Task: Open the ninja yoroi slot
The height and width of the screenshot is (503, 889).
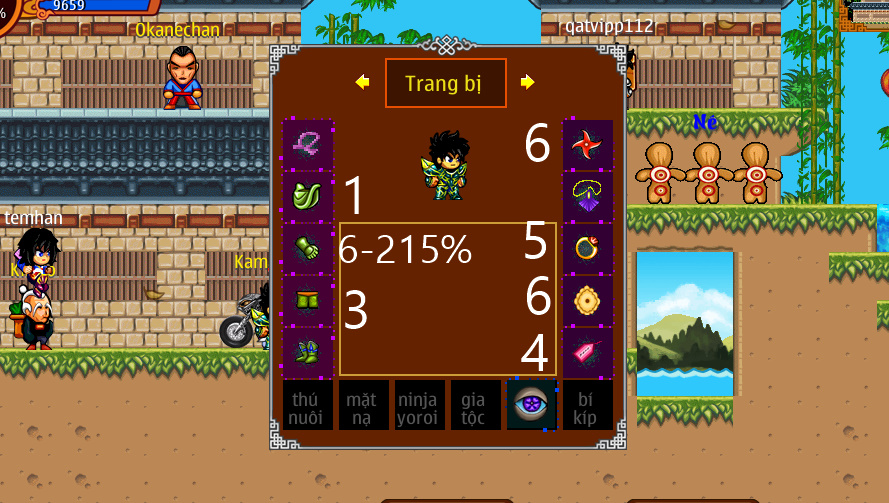Action: tap(419, 405)
